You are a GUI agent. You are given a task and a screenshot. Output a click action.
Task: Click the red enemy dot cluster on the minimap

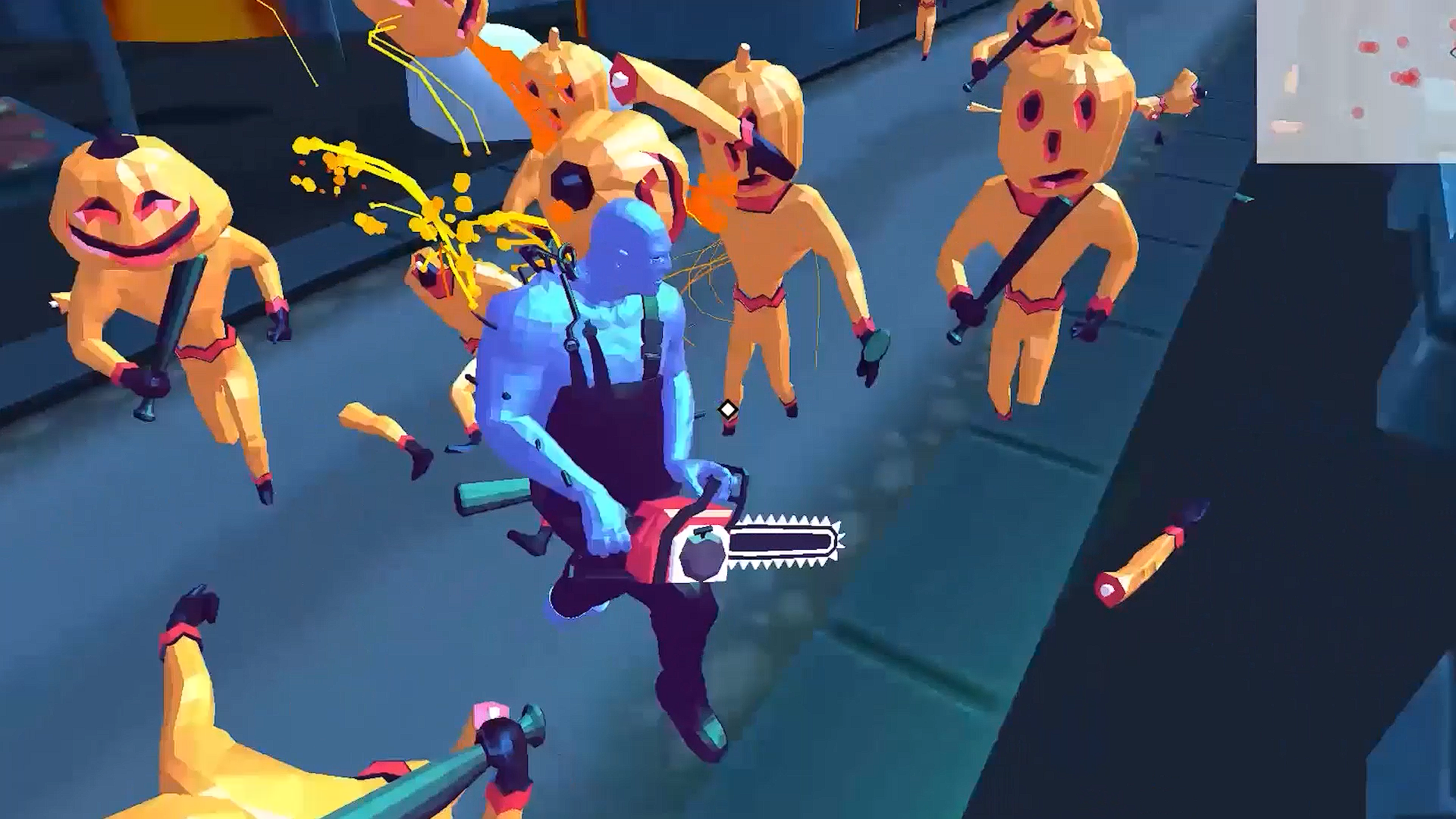[1406, 77]
